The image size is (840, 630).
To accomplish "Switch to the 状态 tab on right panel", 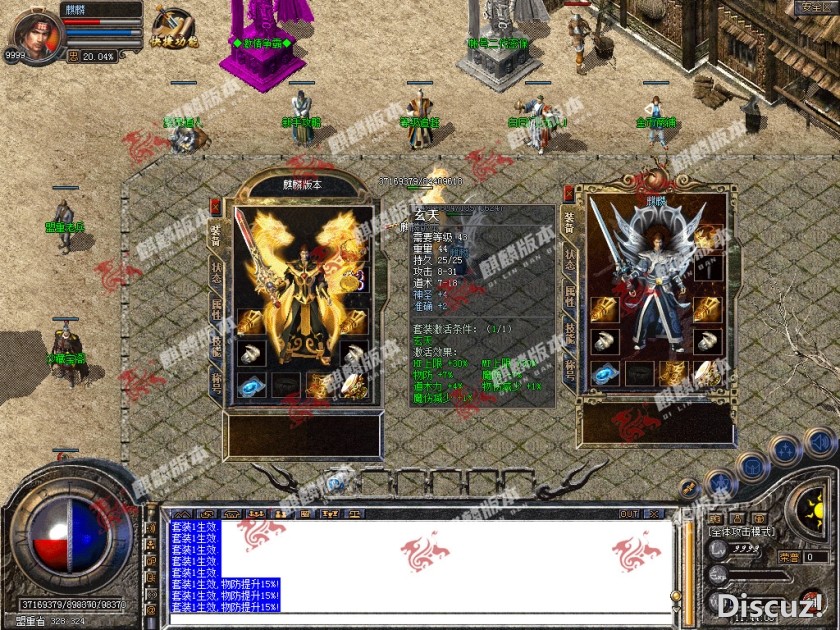I will pos(570,260).
